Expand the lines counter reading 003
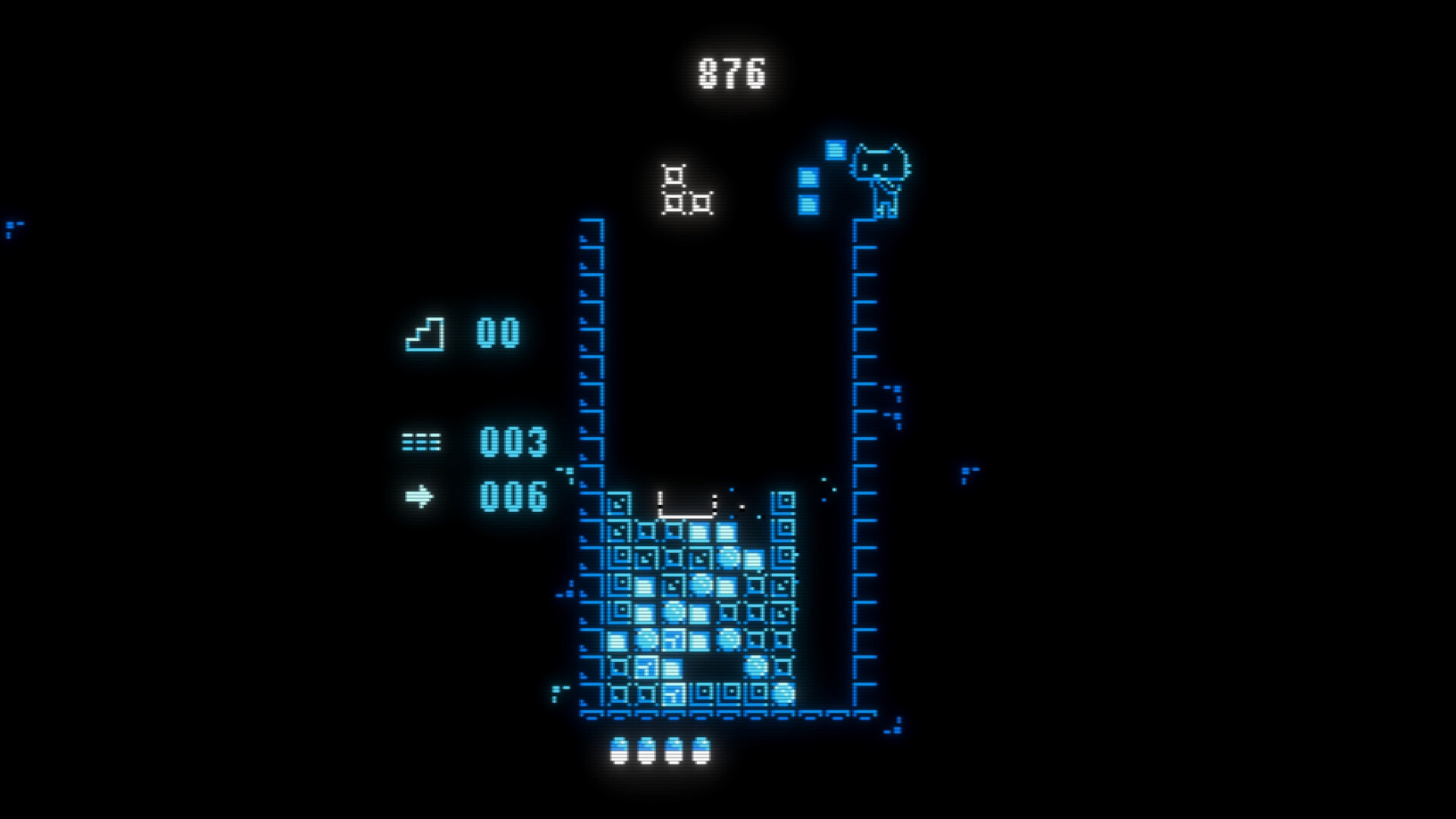 512,444
